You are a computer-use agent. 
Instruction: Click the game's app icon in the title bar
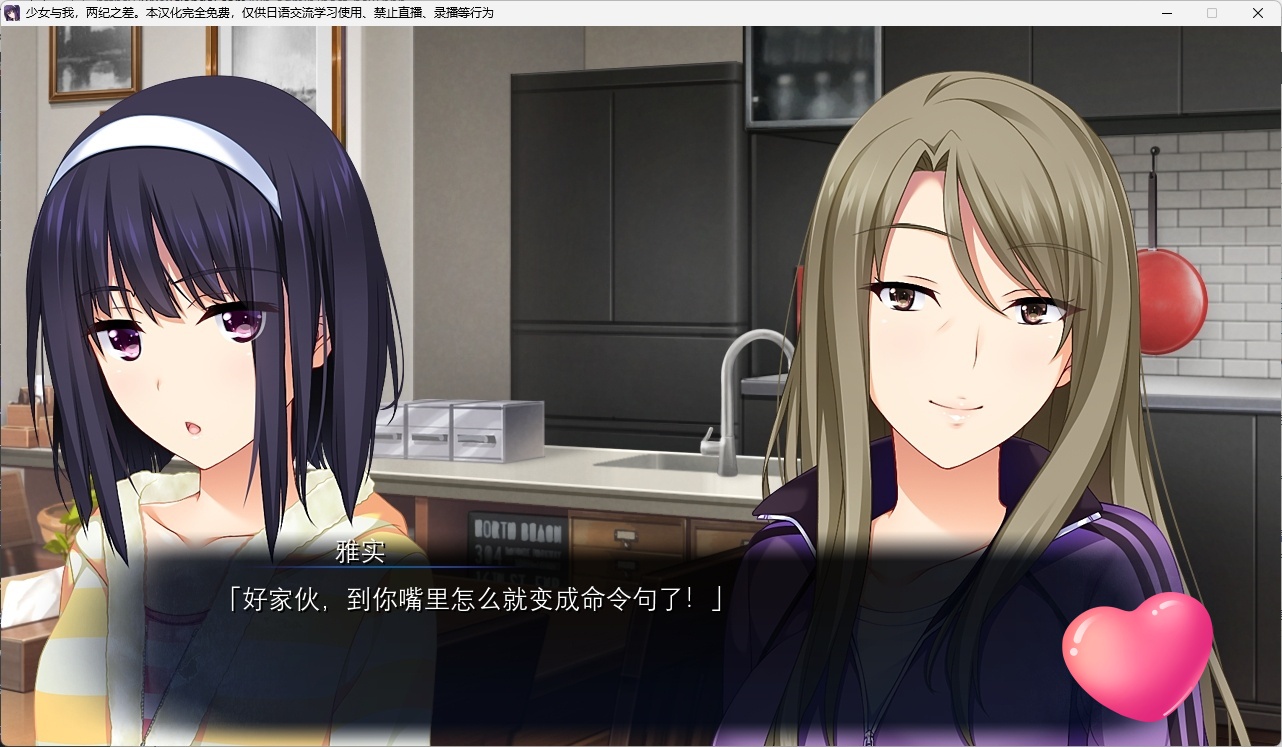click(11, 13)
